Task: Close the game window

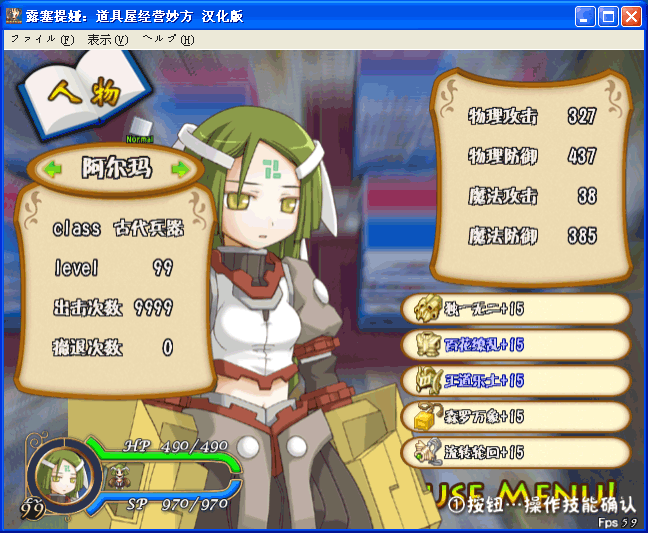Action: point(631,17)
